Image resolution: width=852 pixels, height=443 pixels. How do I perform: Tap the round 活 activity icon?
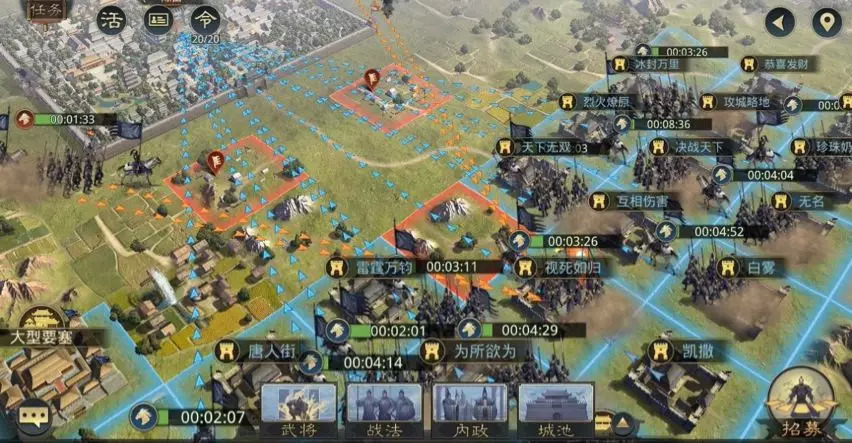[110, 20]
